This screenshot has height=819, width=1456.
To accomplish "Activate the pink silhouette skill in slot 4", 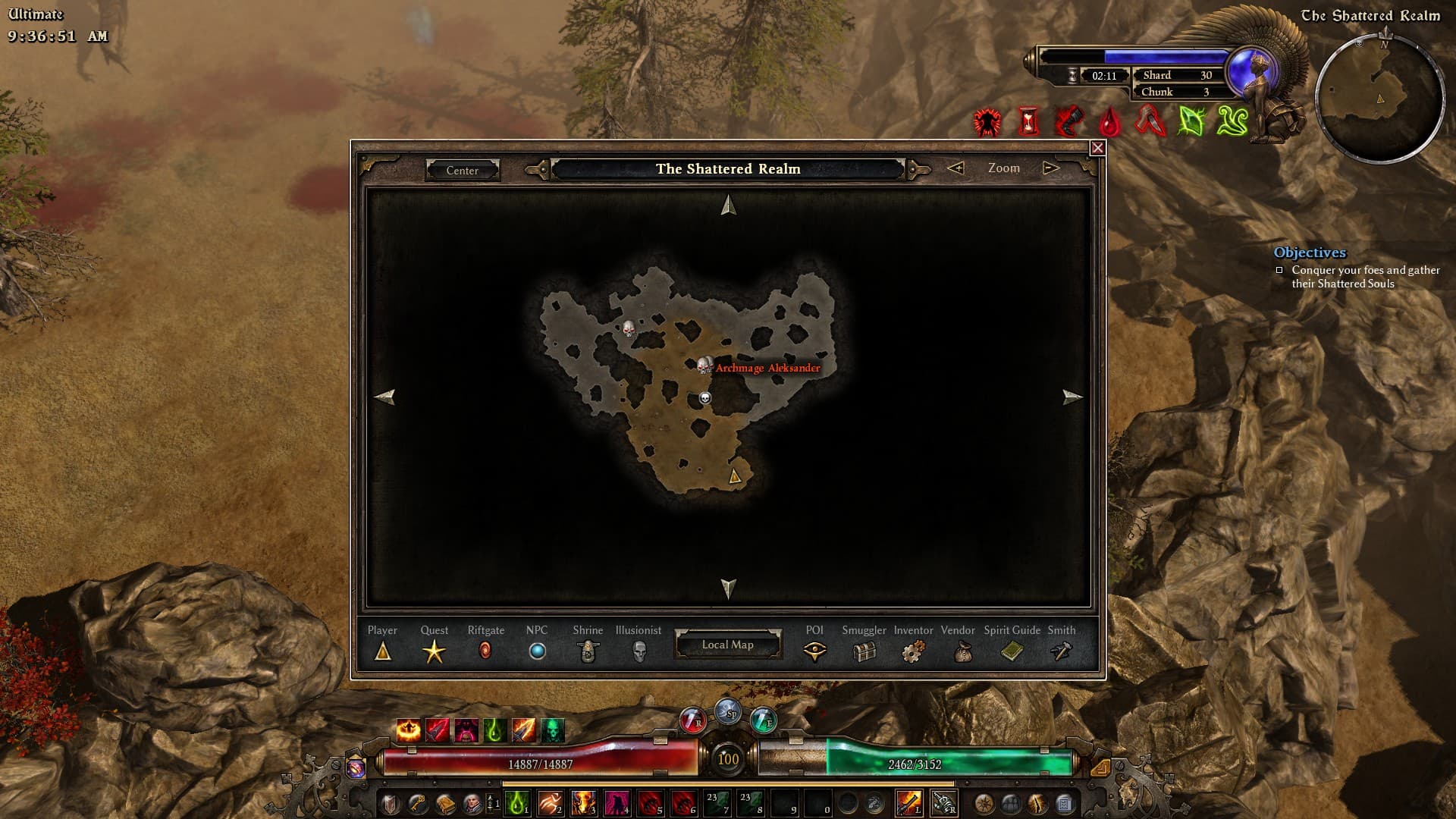I will [617, 802].
